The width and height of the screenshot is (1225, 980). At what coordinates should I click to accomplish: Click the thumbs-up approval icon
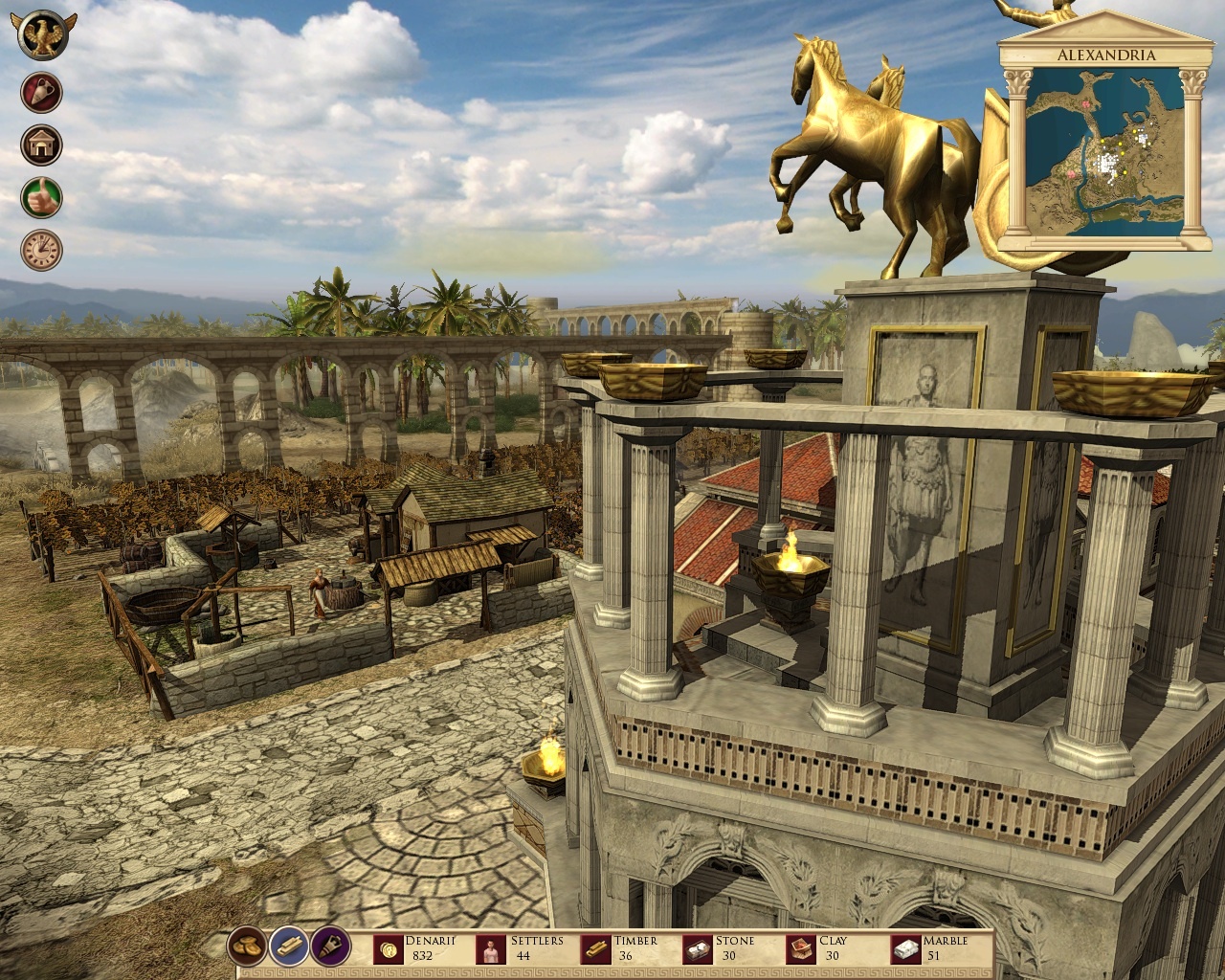(x=39, y=196)
